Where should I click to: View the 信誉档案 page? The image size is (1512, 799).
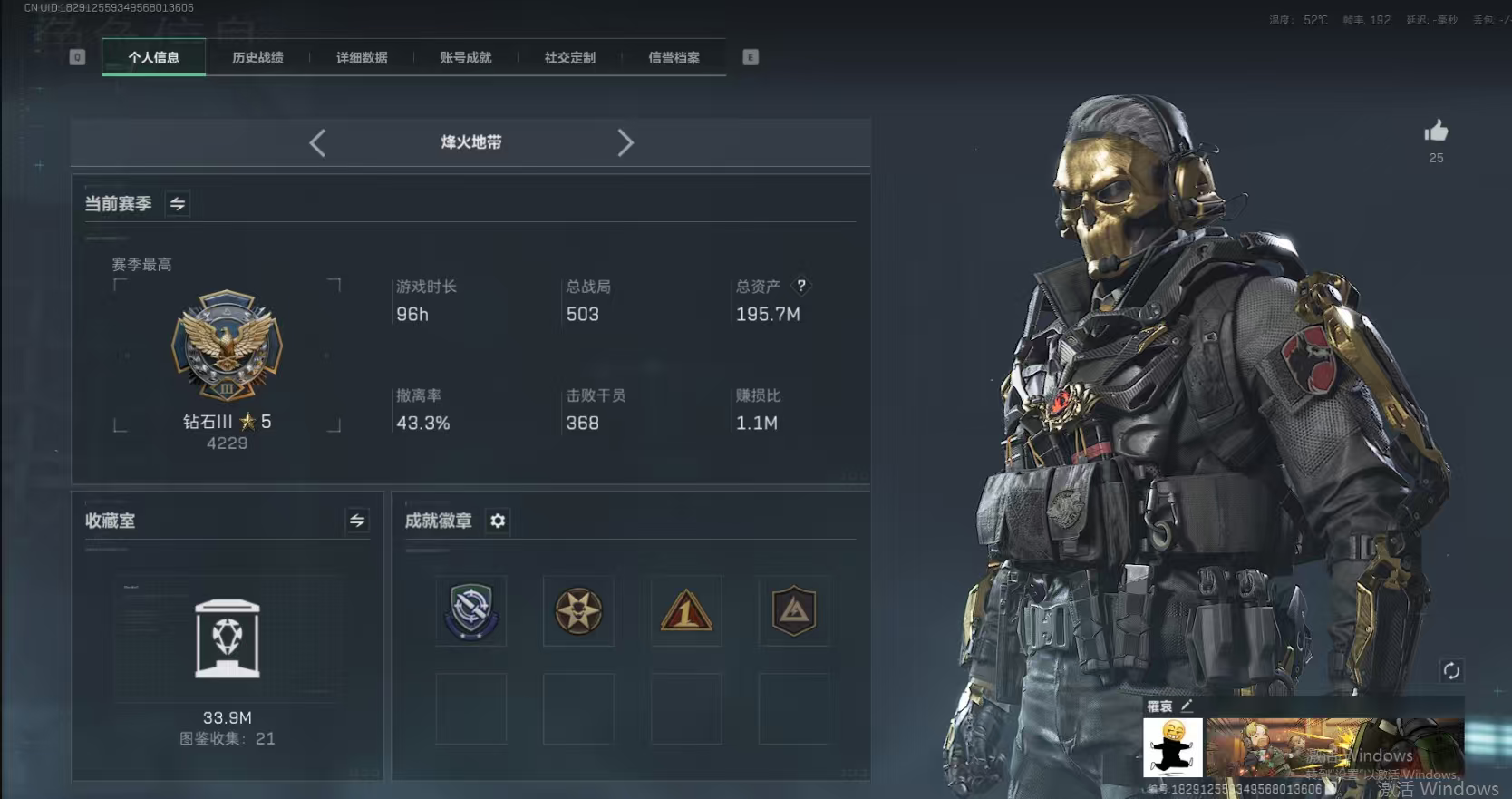coord(674,57)
